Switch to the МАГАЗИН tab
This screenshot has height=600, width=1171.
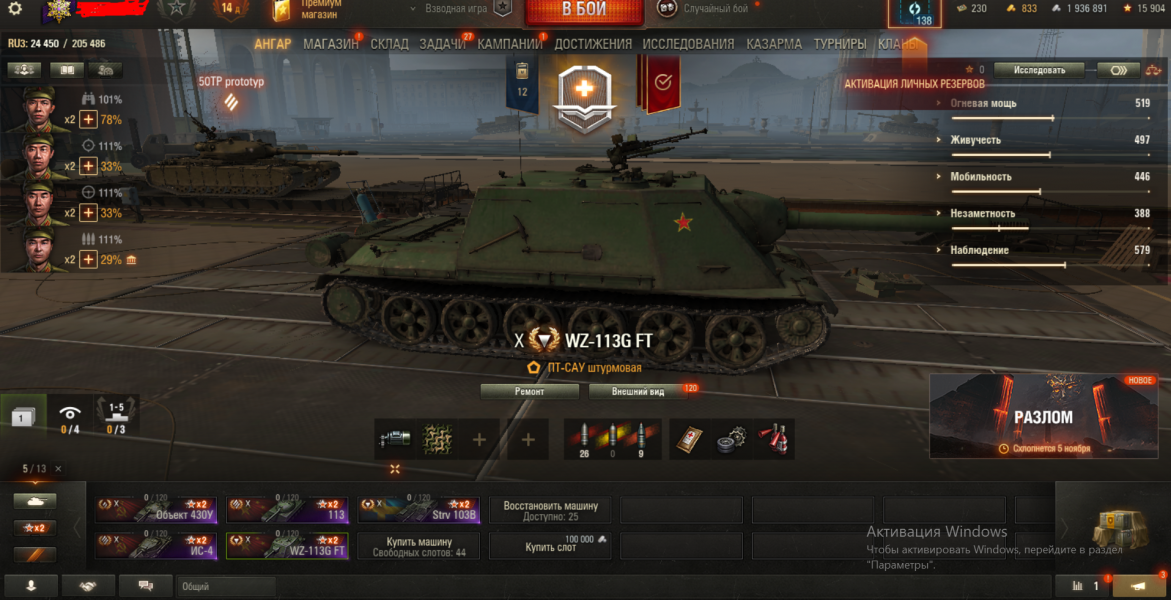330,44
